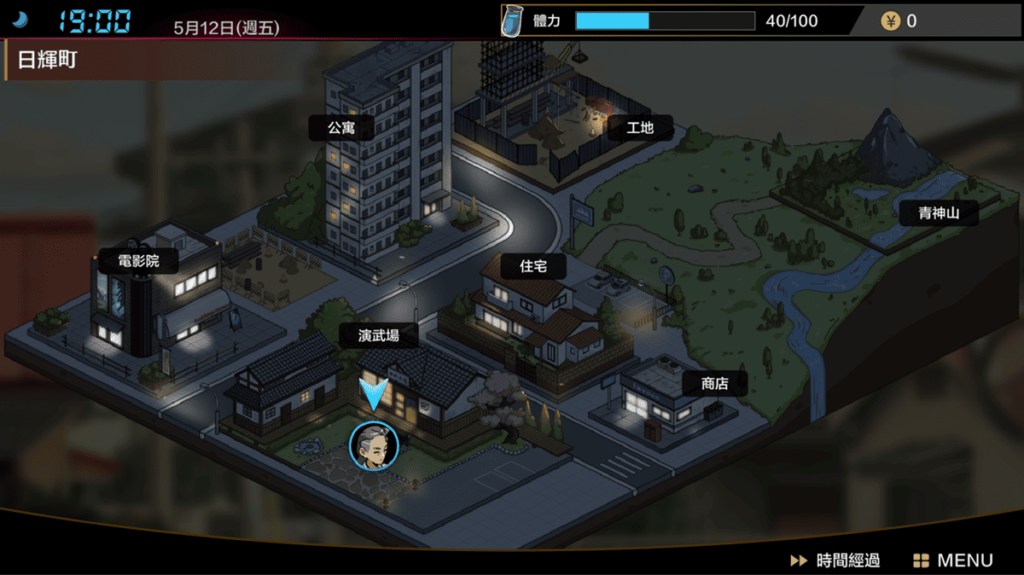Enter the 演武場 dojo
Image resolution: width=1024 pixels, height=575 pixels.
379,336
